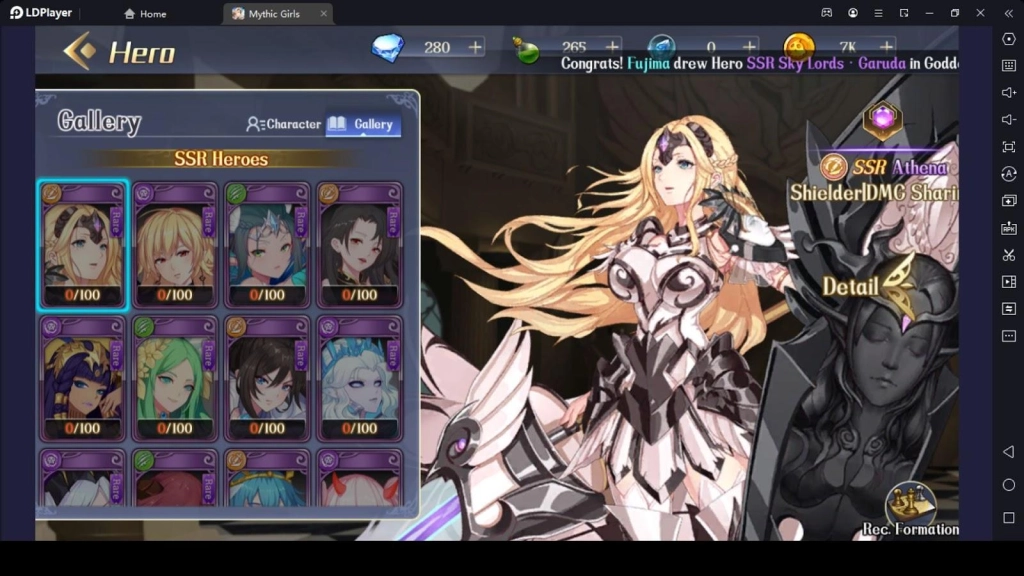Choose the dark-haired blue-eyed hero card

268,378
